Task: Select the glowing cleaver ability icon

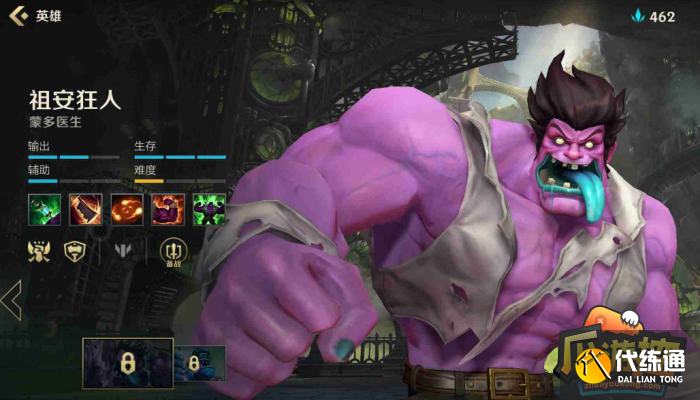Action: pyautogui.click(x=85, y=210)
